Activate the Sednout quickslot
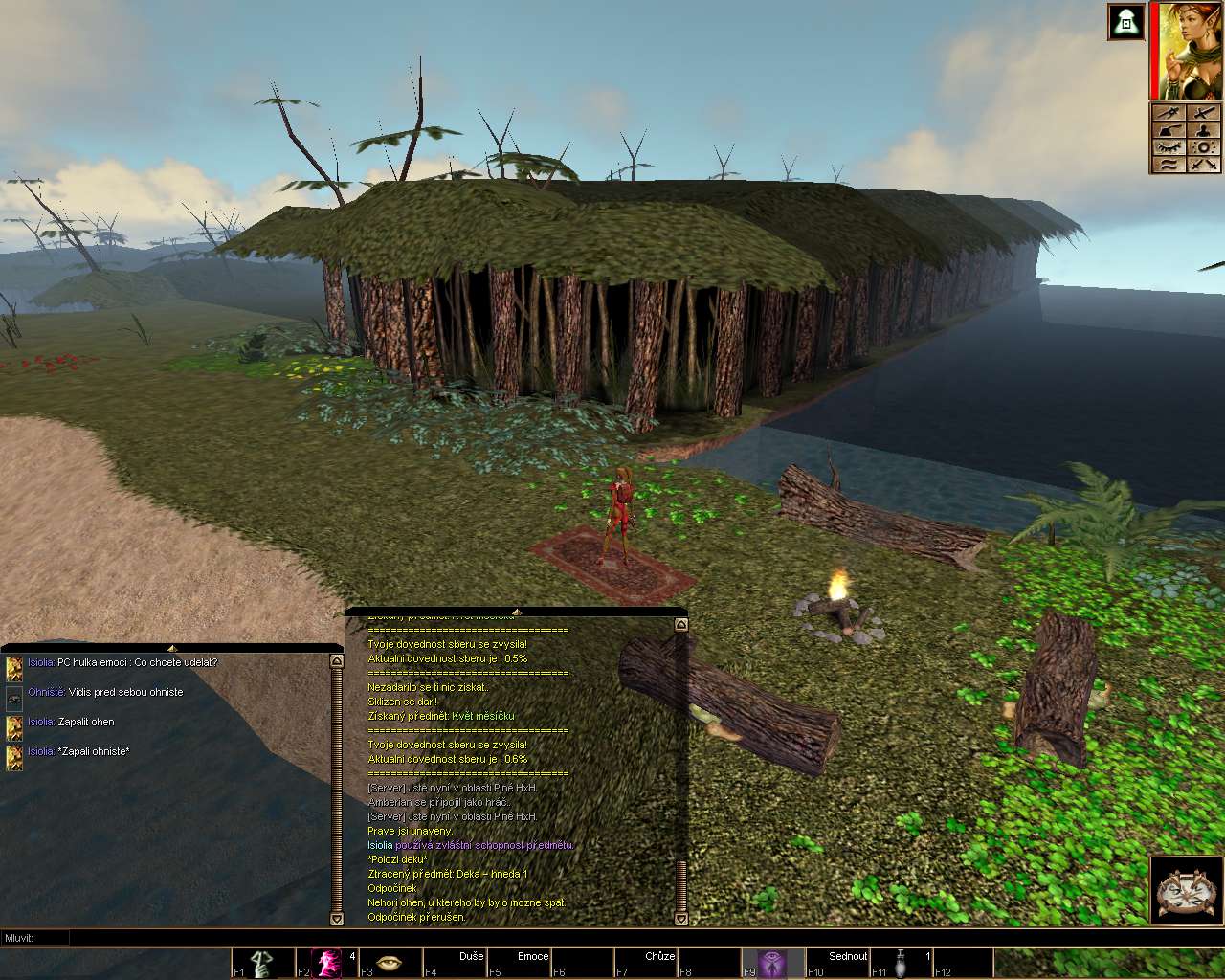 [x=837, y=963]
